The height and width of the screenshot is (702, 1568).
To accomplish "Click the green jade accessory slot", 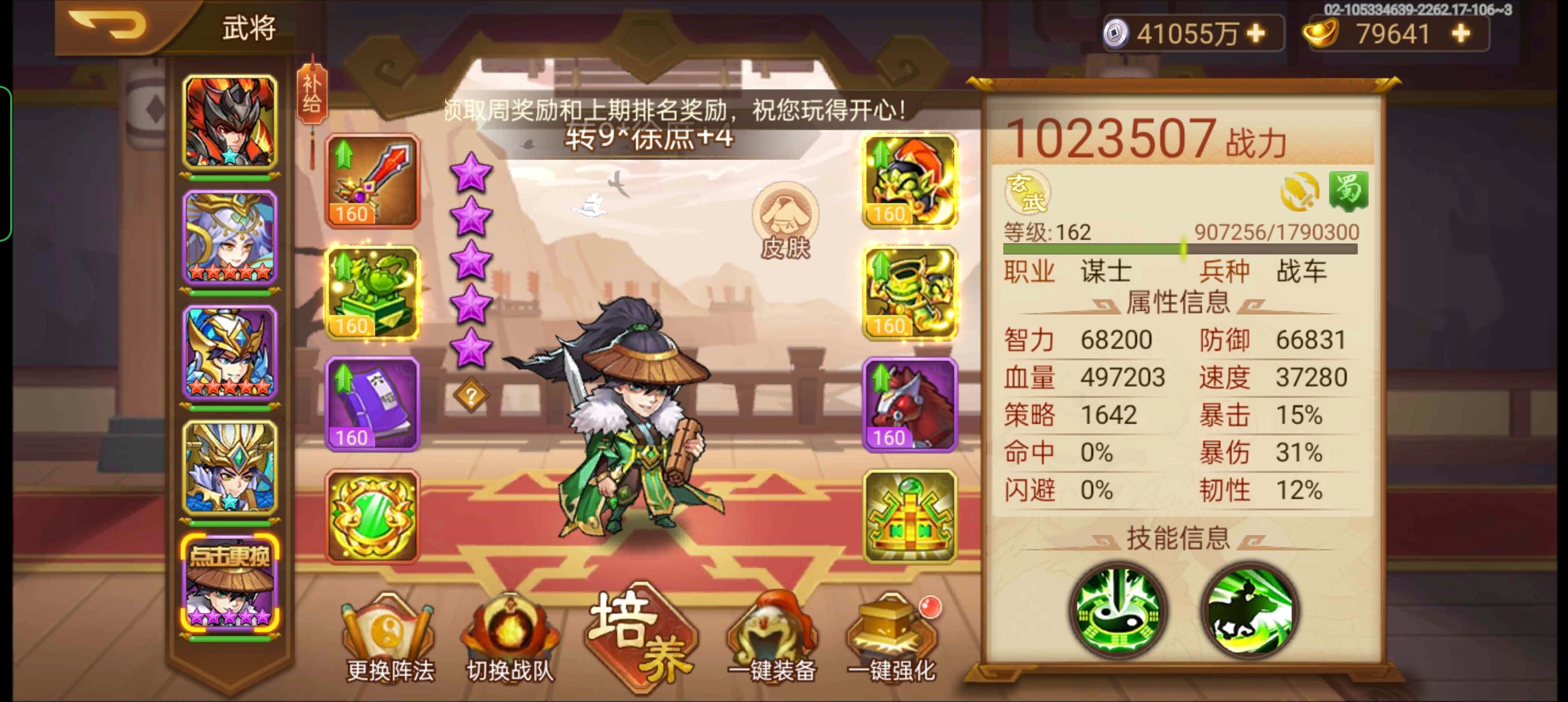I will (372, 516).
